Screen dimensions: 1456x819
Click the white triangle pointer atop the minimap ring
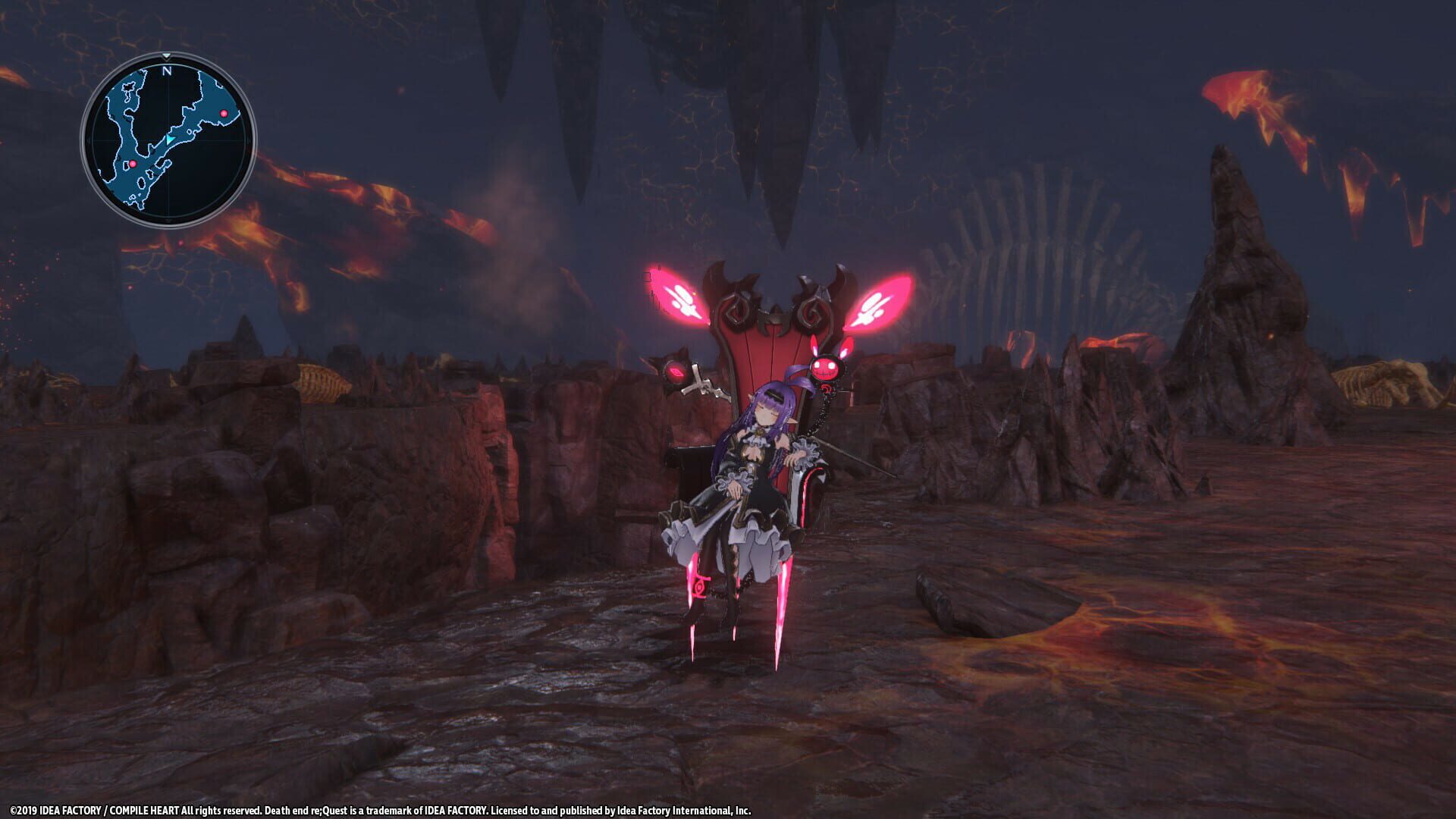click(166, 55)
